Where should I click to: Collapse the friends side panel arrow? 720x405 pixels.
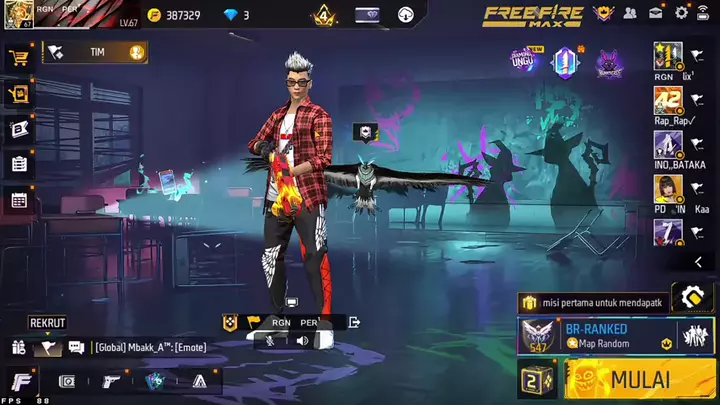(698, 261)
